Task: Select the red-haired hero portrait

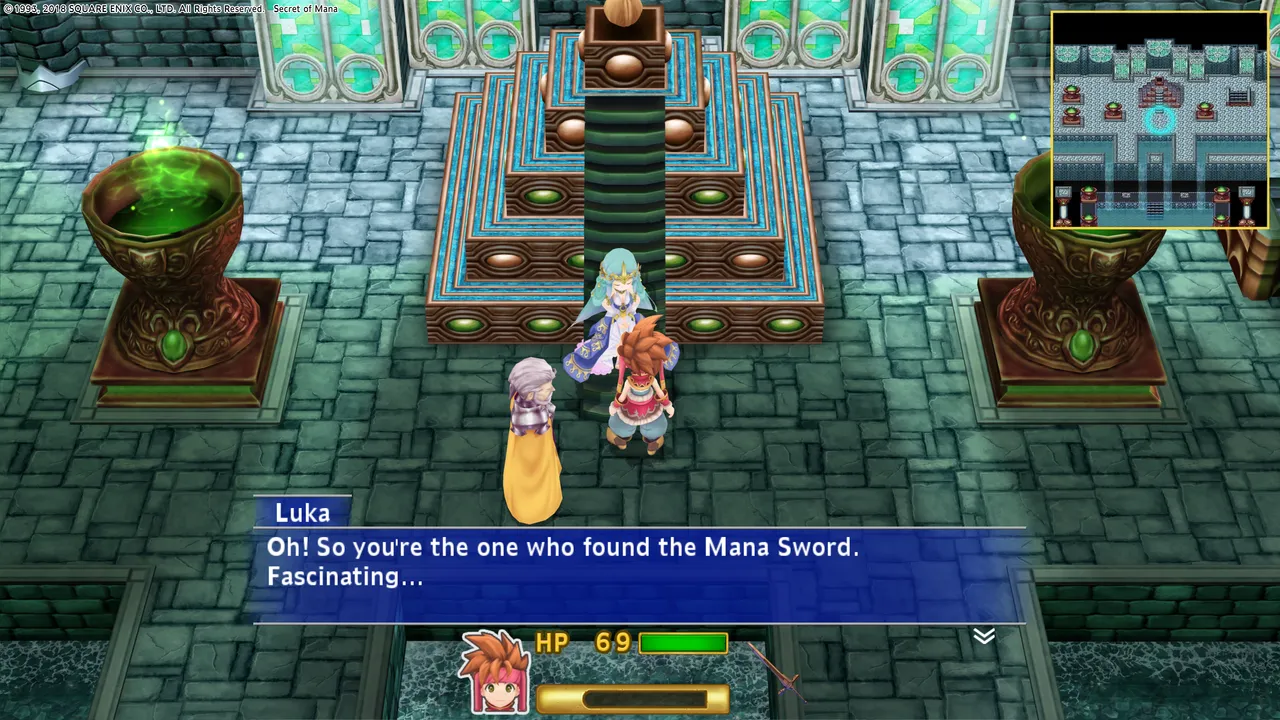Action: point(494,670)
